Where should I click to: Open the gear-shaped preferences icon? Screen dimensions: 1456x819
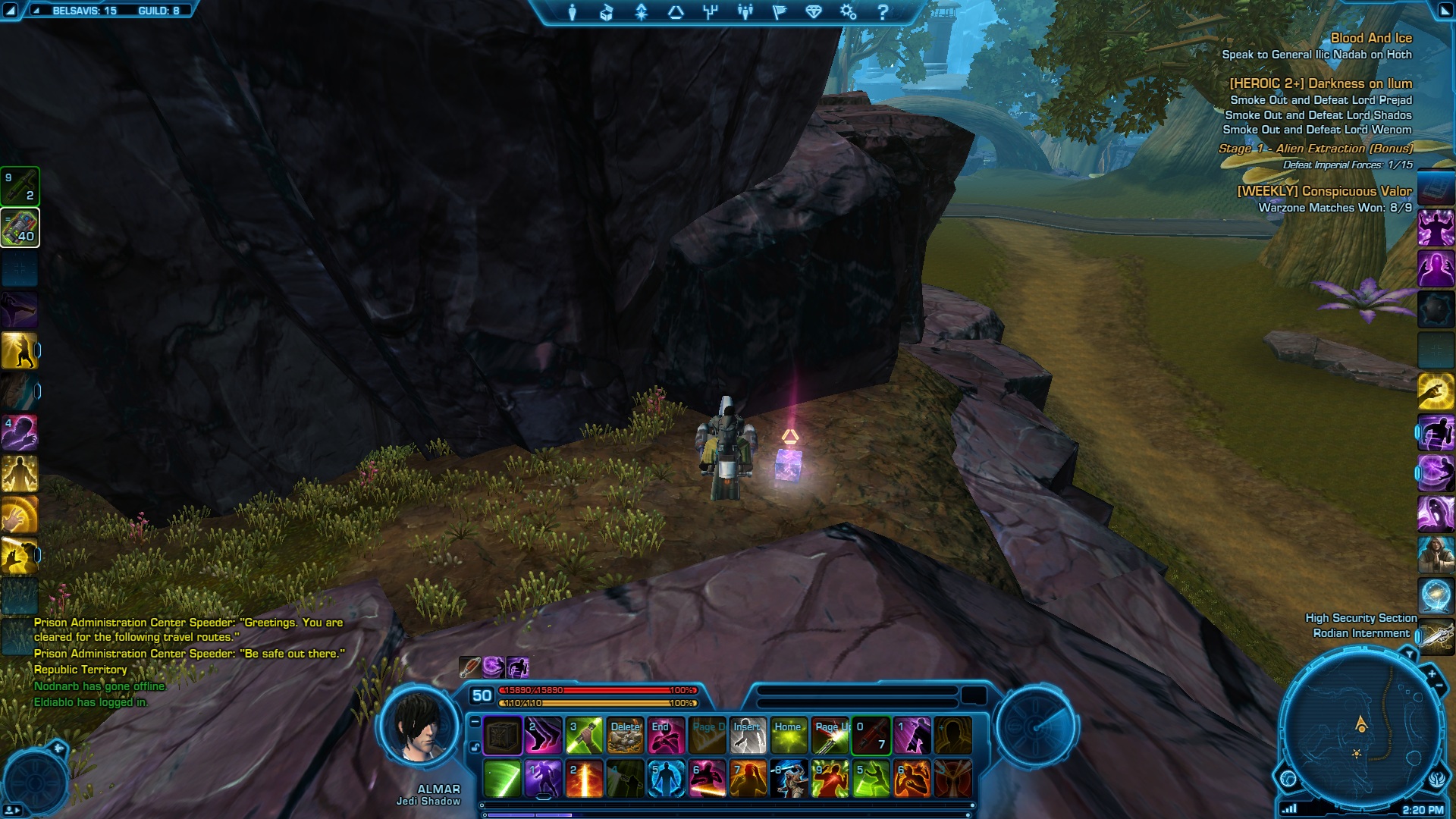click(848, 12)
